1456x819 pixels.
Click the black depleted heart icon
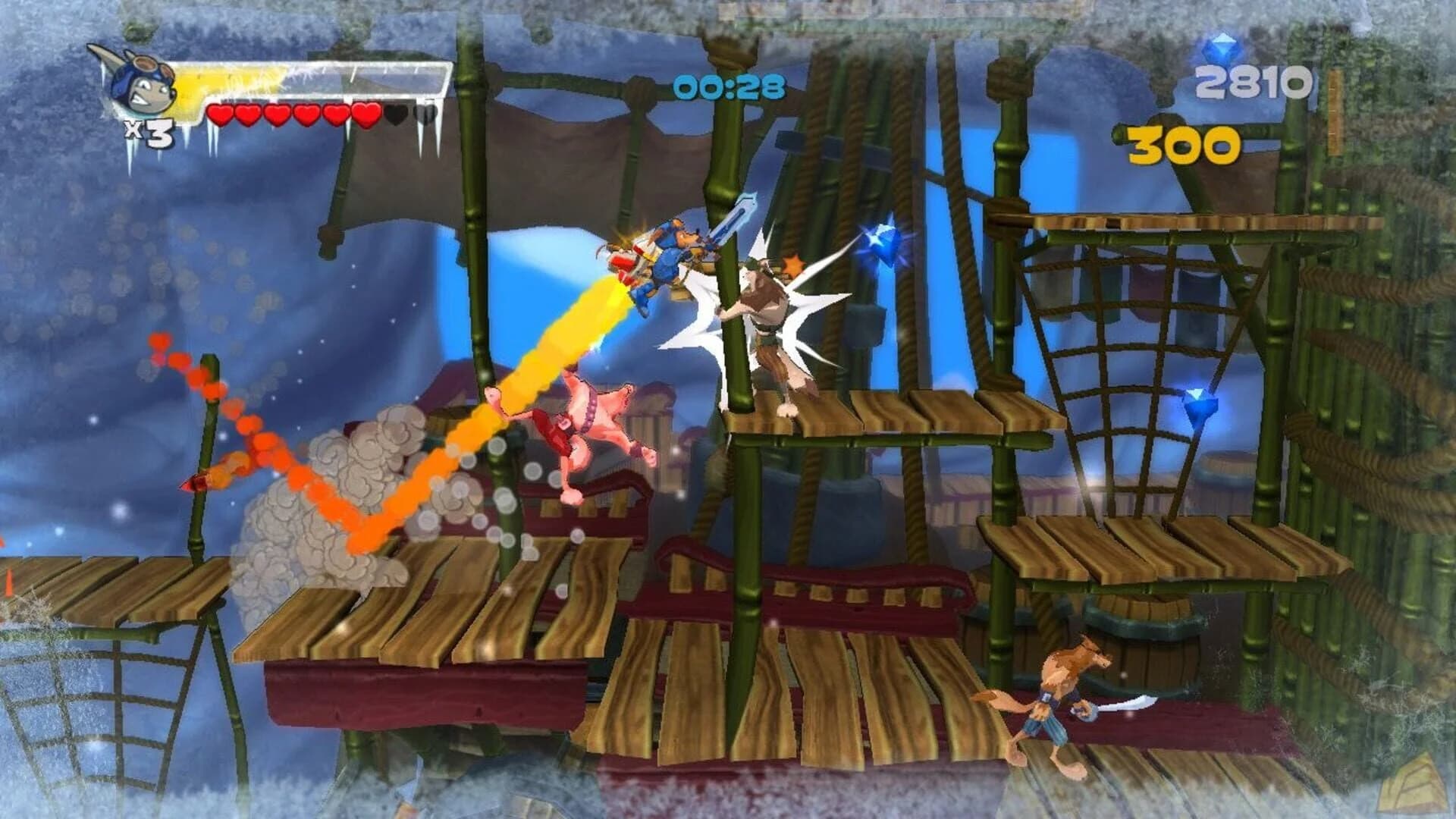(x=394, y=114)
